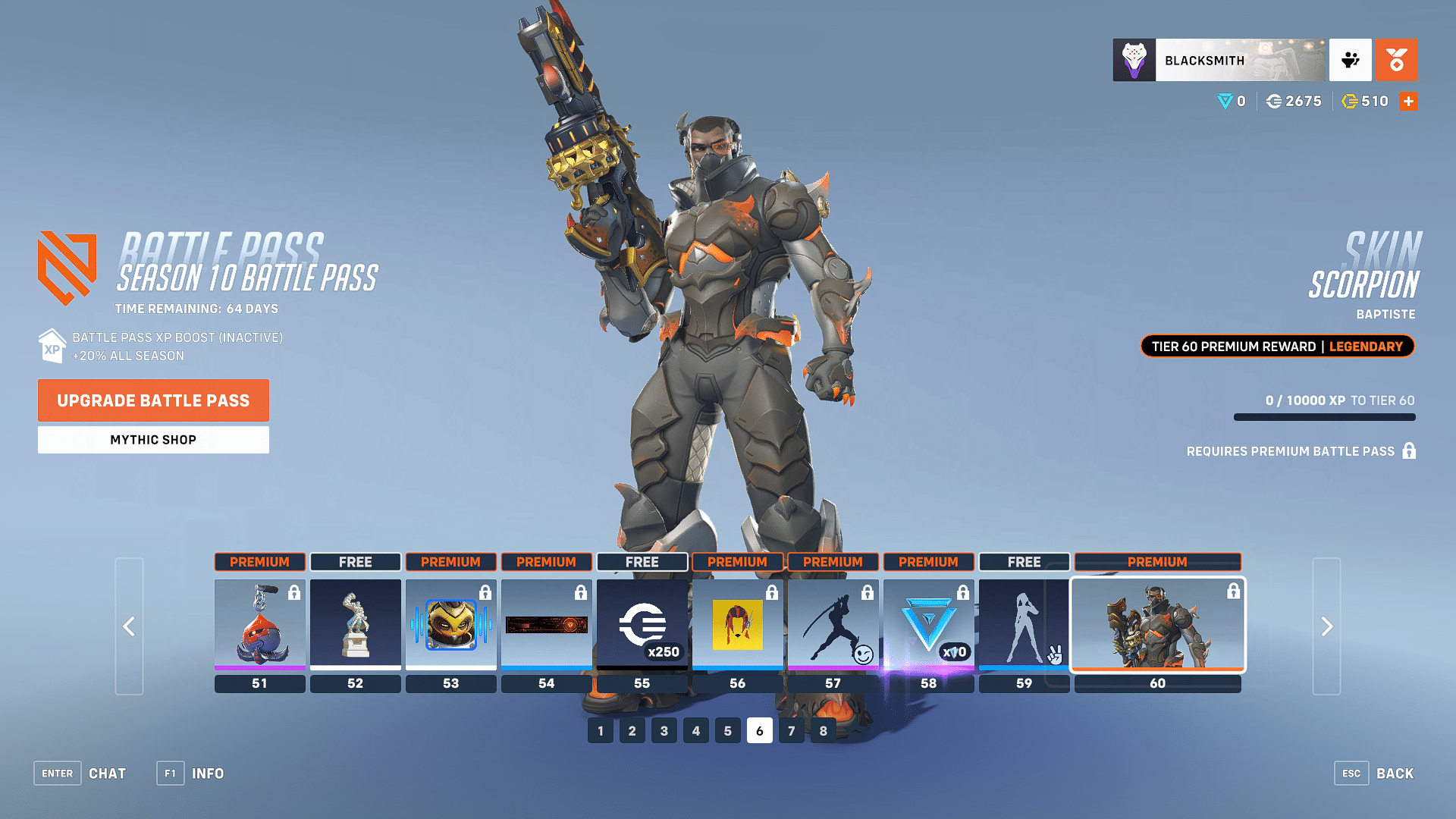The height and width of the screenshot is (819, 1456).
Task: Click the left chevron to view previous tiers
Action: (129, 626)
